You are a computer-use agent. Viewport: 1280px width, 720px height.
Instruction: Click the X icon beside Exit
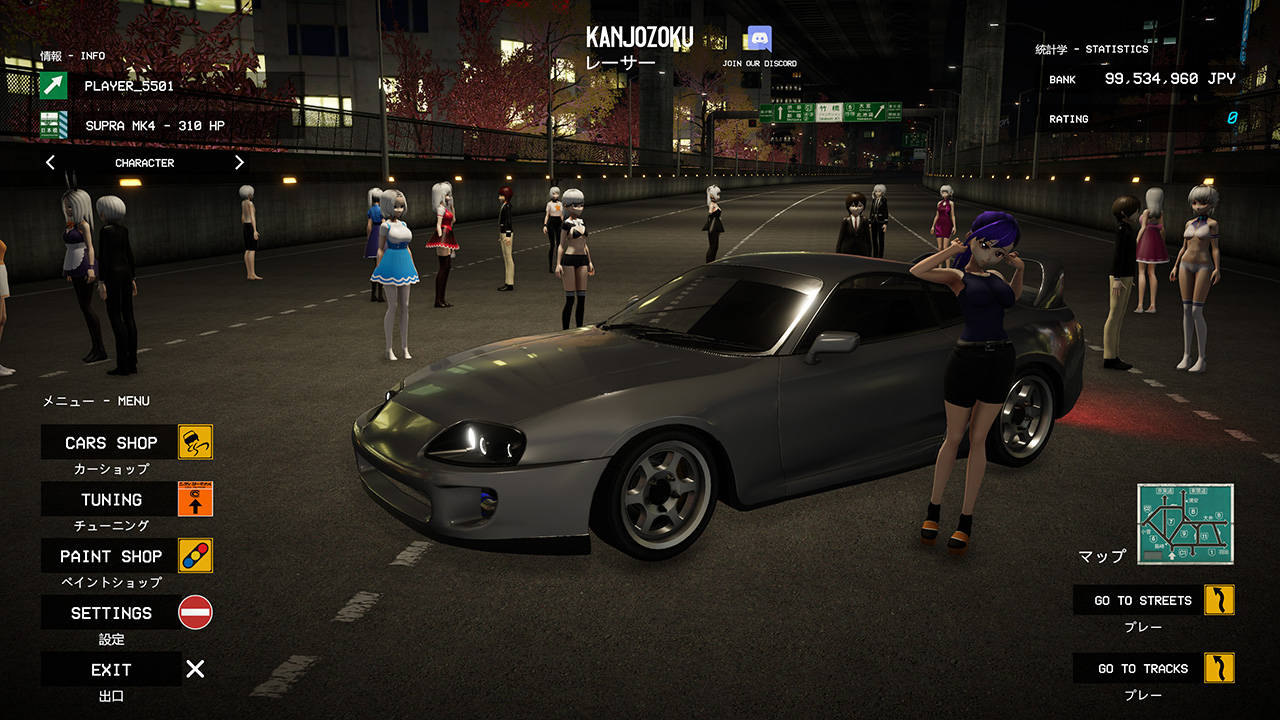(193, 668)
